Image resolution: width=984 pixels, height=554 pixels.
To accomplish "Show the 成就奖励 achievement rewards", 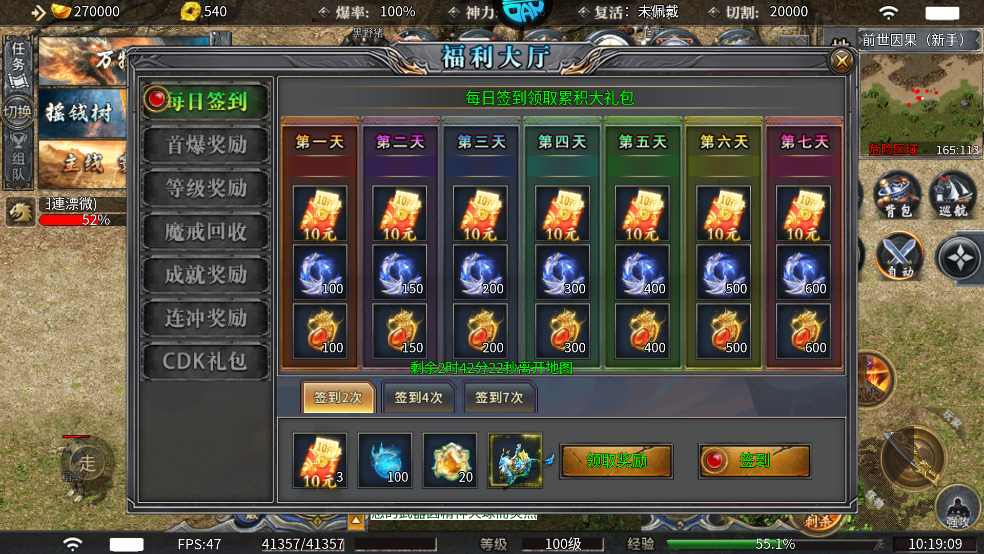I will click(x=206, y=274).
